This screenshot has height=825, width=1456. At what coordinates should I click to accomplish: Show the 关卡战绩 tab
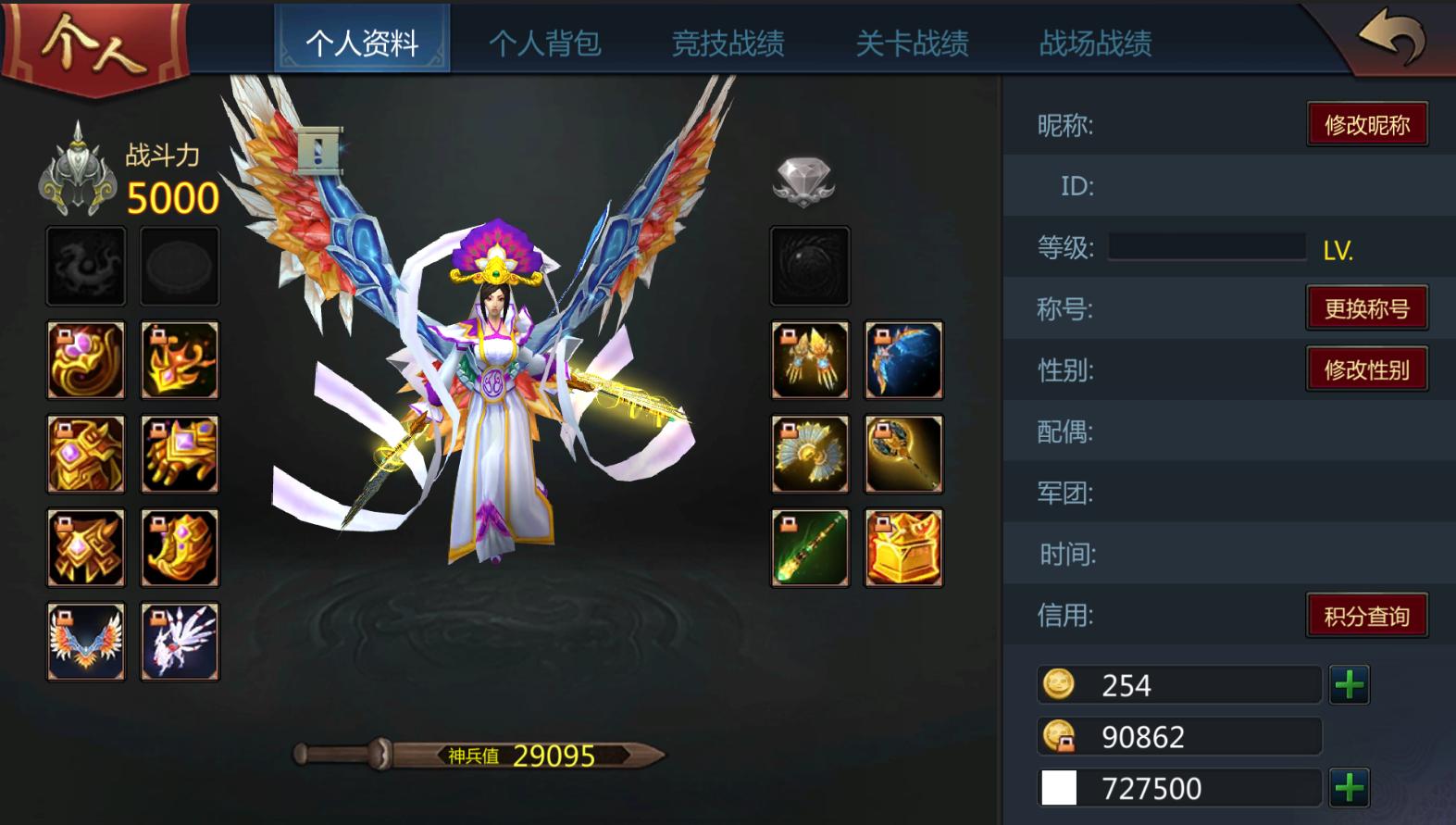(x=912, y=43)
